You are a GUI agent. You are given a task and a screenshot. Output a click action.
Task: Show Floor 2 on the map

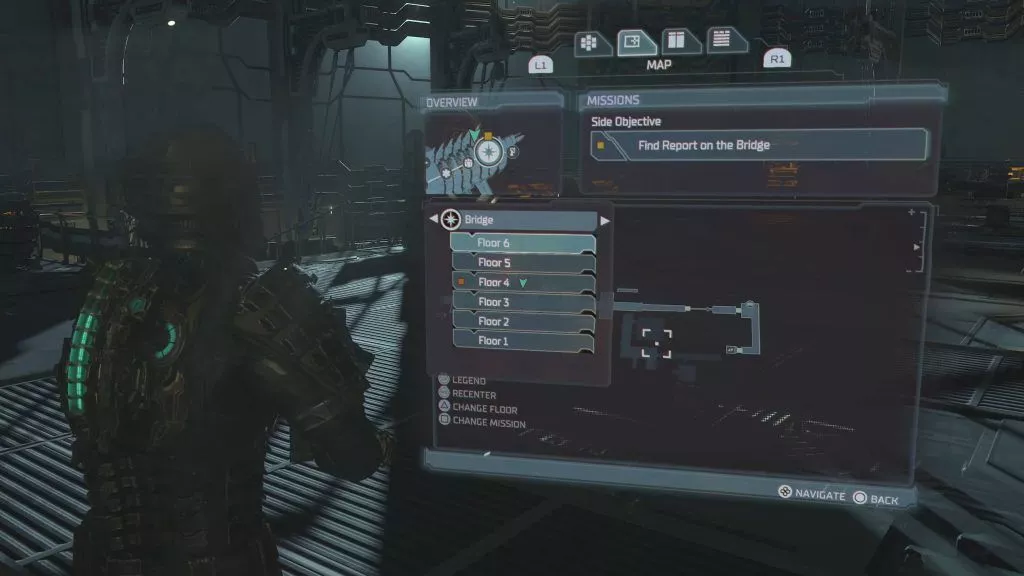pyautogui.click(x=522, y=321)
